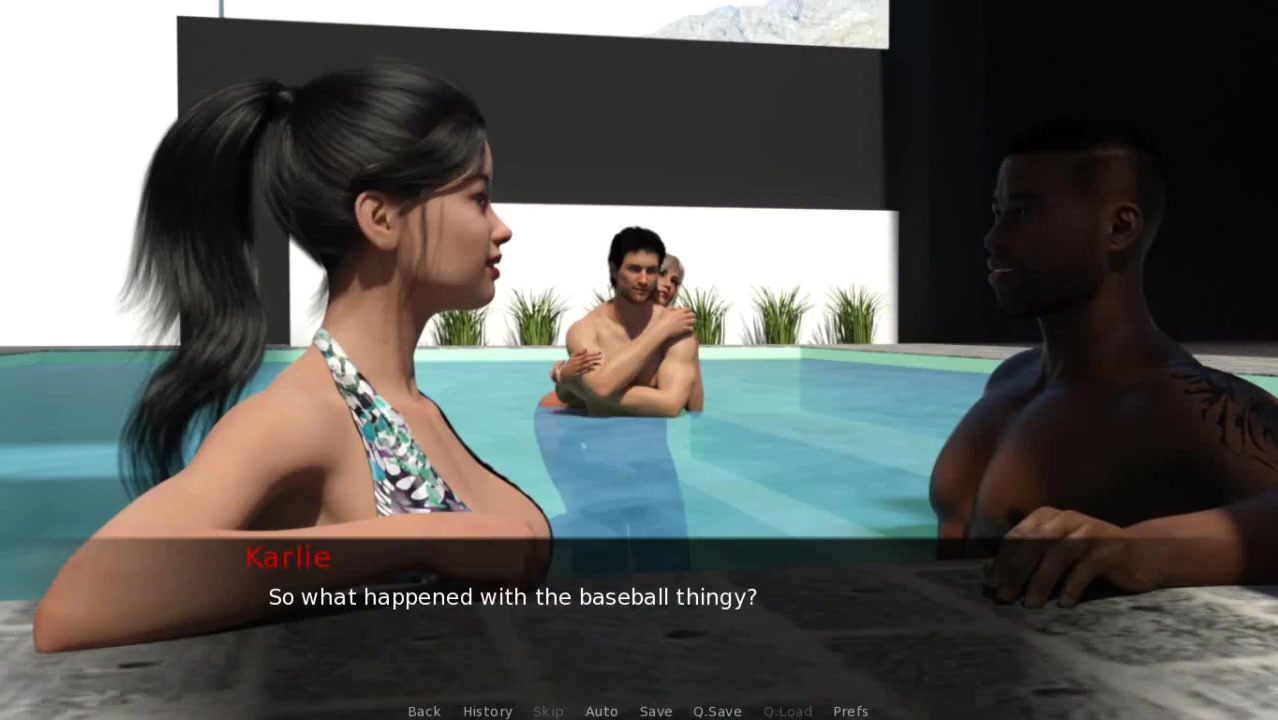This screenshot has width=1278, height=720.
Task: Open the Save menu
Action: [656, 711]
